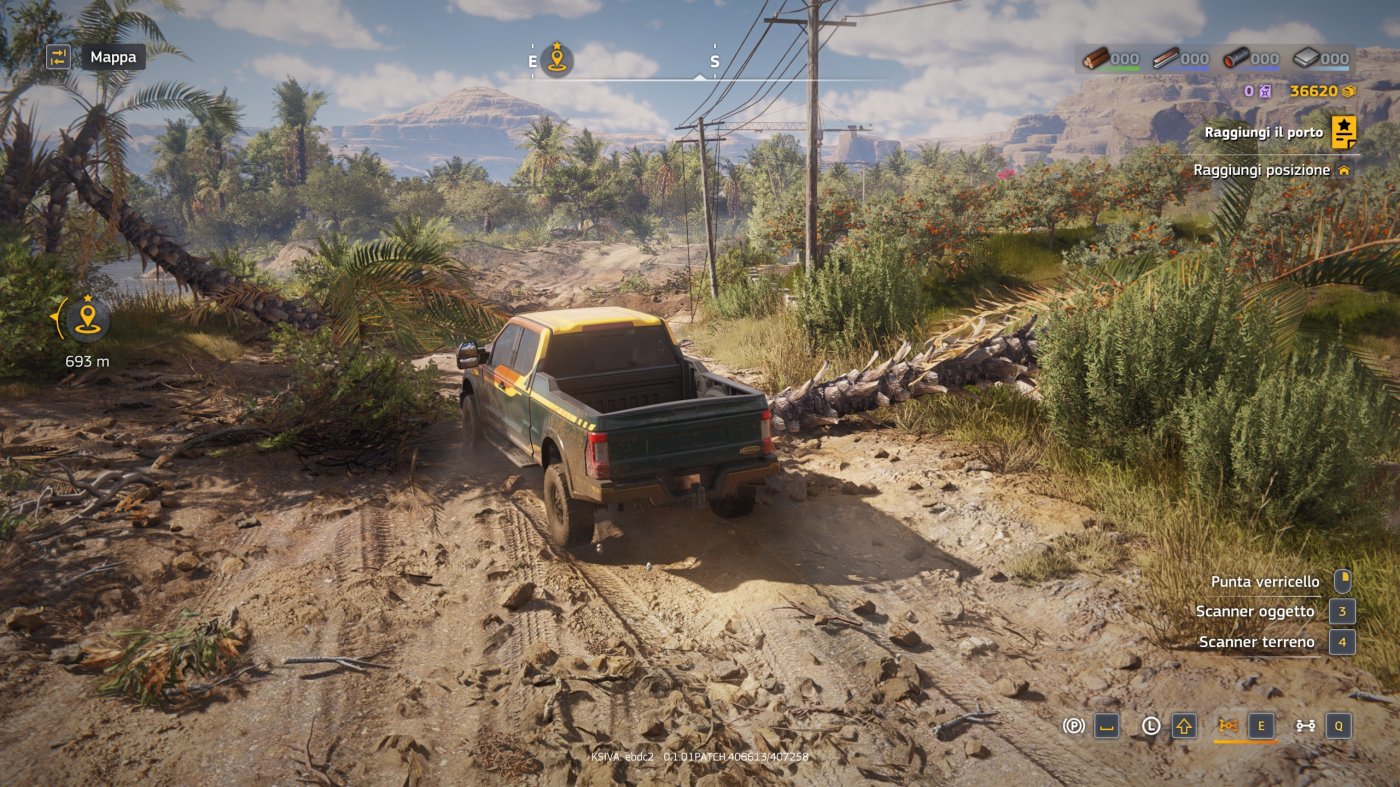Click the orange AWD engagement bar
The width and height of the screenshot is (1400, 787).
pos(1246,742)
